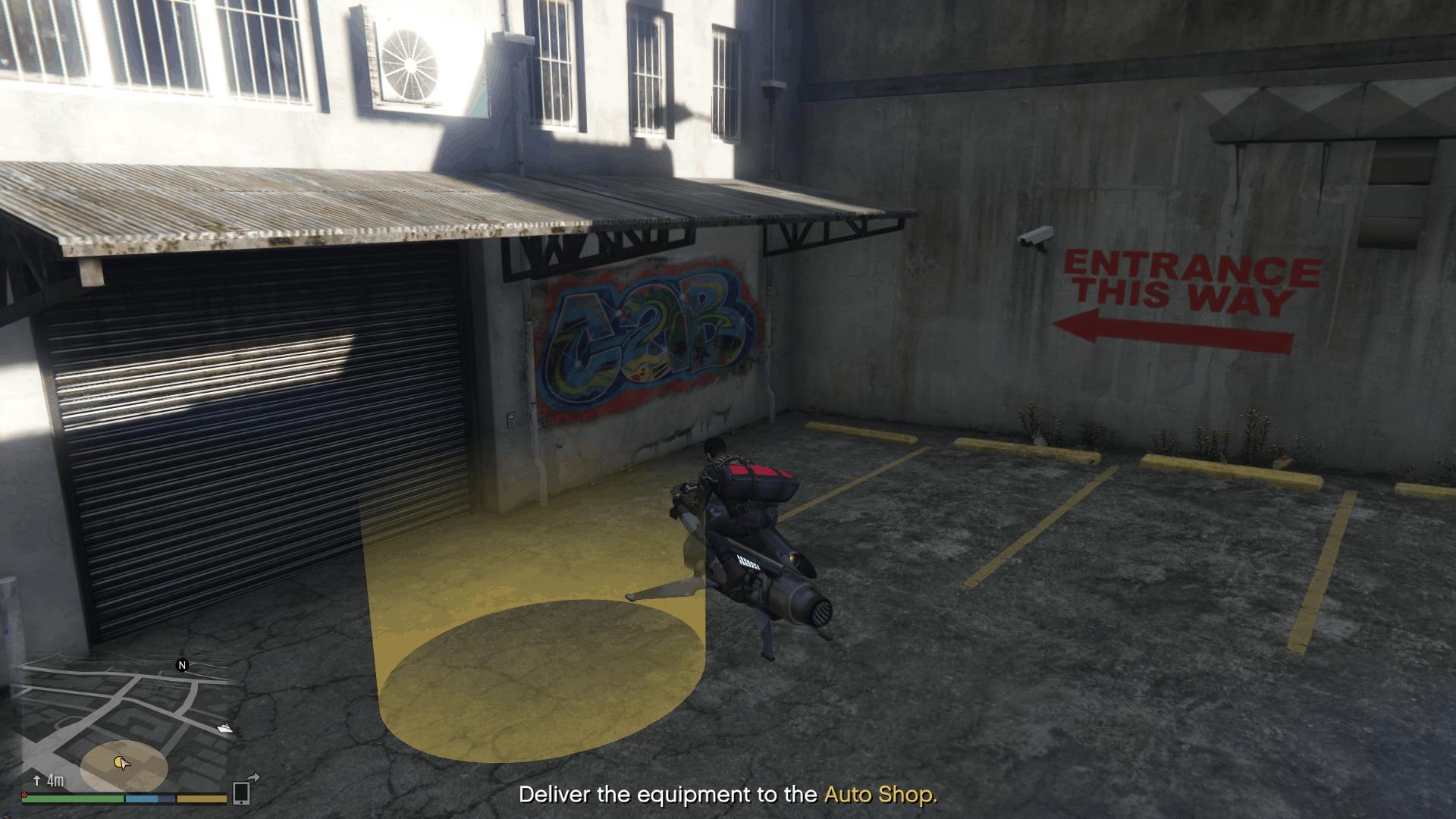Click the blue armor bar segment
Viewport: 1456px width, 819px height.
(142, 799)
